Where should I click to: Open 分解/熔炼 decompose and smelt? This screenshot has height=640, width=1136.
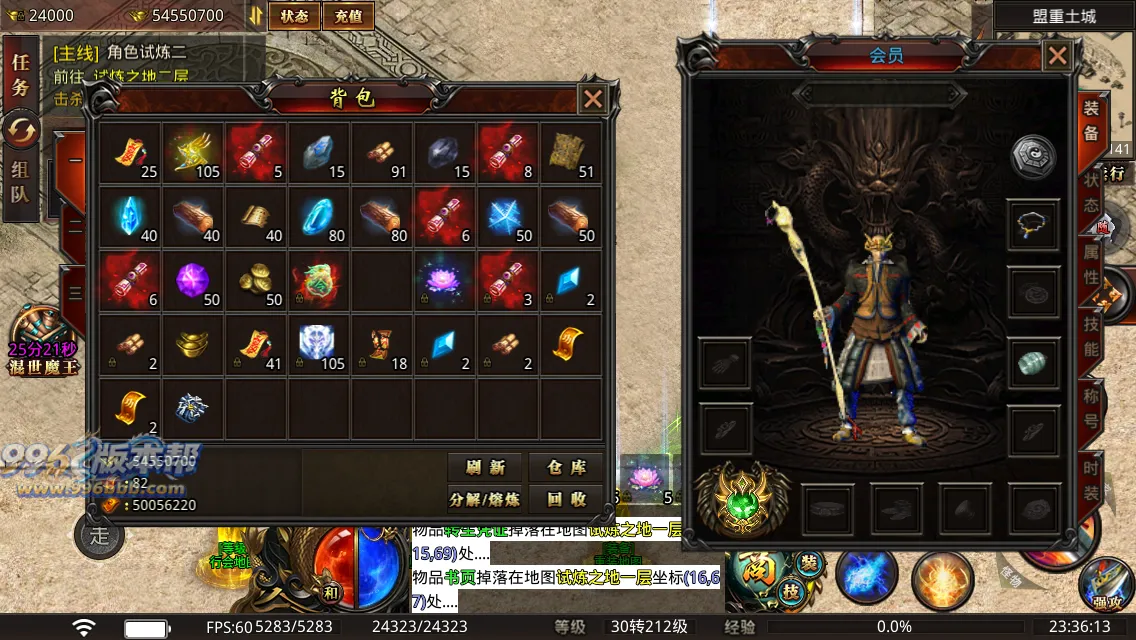[484, 498]
